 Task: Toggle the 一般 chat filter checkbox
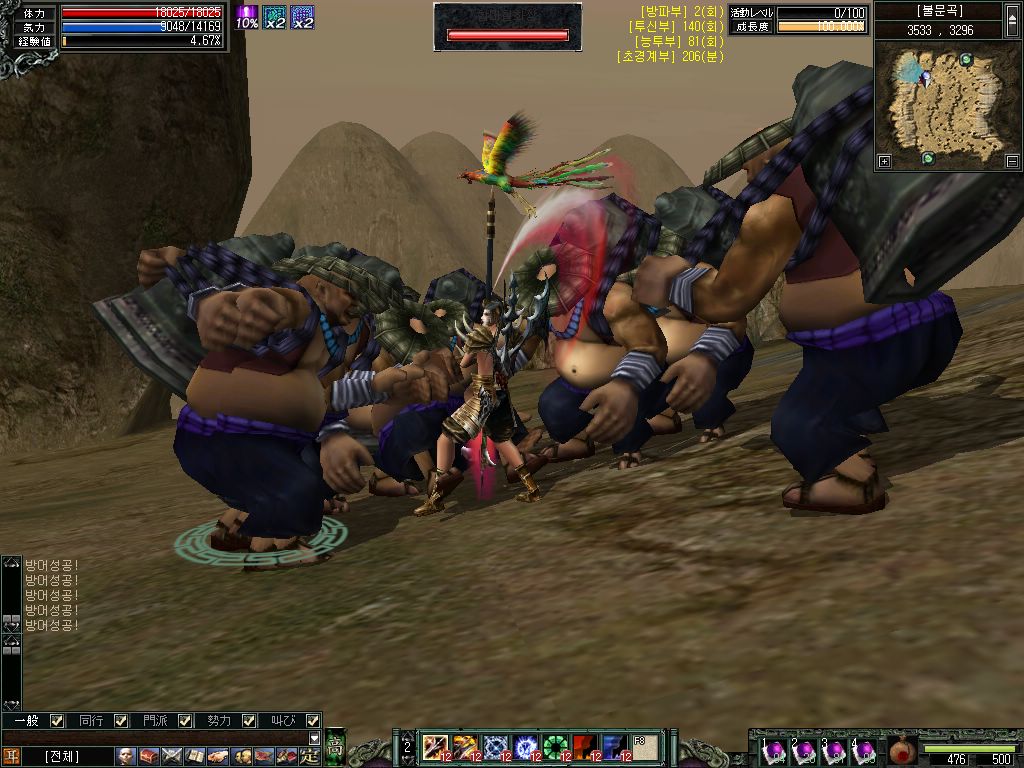57,720
